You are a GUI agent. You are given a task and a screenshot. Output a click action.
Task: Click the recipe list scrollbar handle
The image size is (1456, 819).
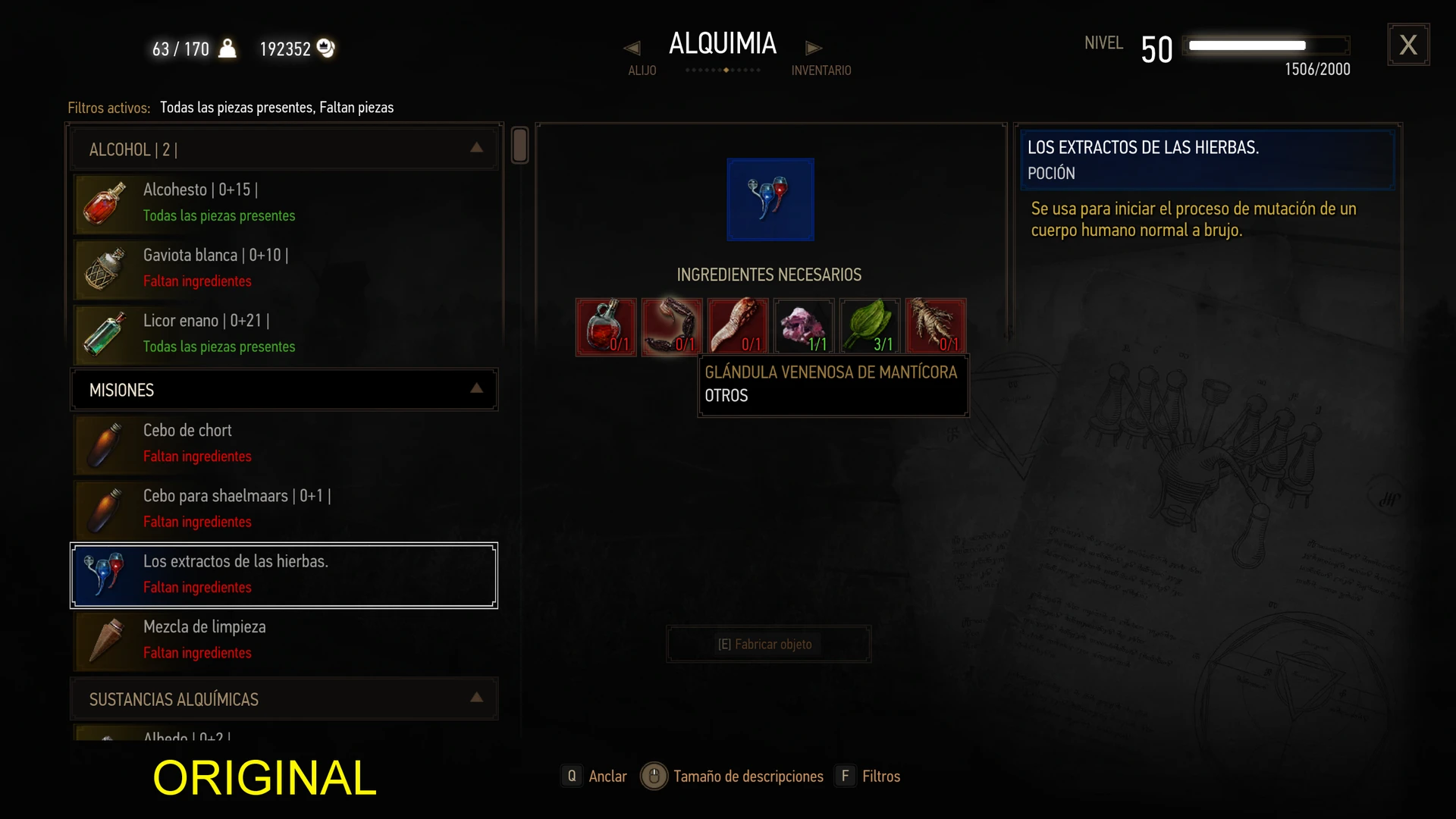[519, 145]
